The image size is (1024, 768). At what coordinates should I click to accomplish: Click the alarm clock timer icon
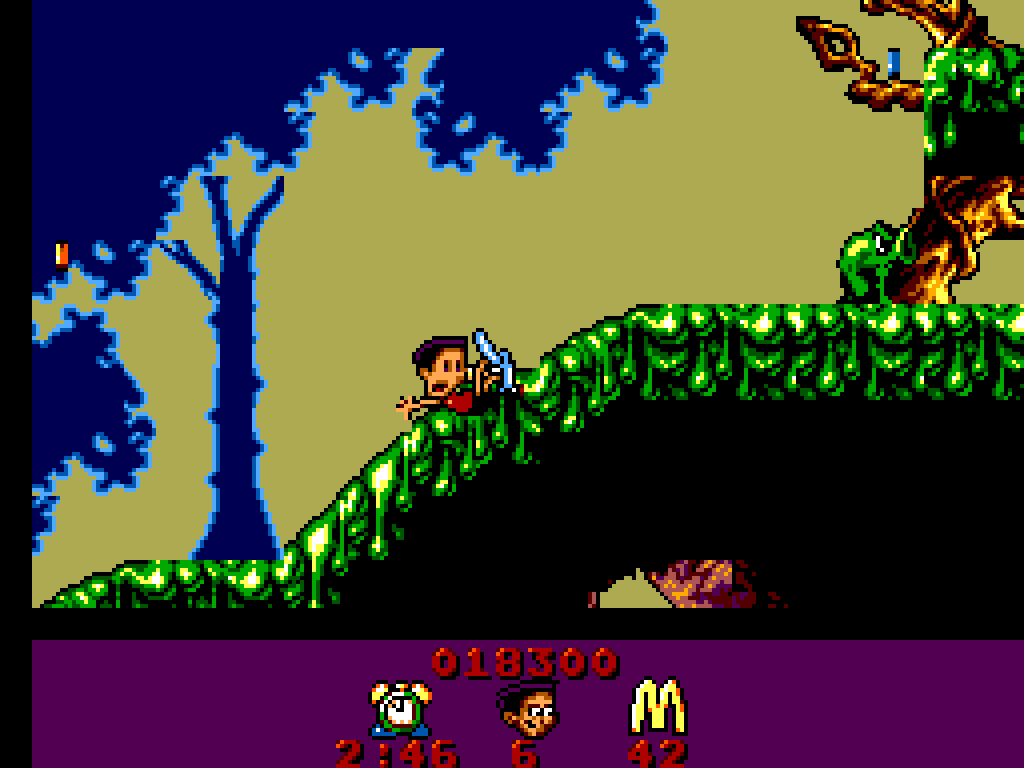pos(401,708)
